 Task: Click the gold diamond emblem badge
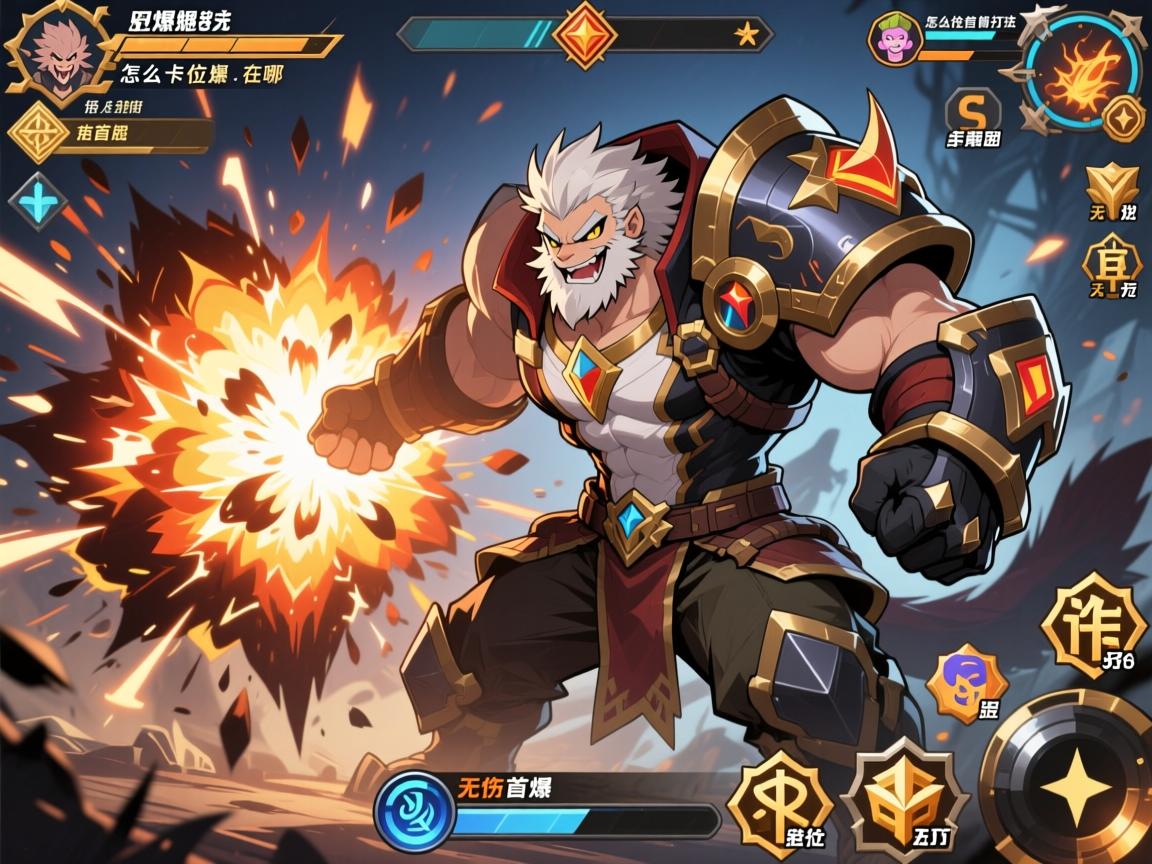pyautogui.click(x=39, y=131)
